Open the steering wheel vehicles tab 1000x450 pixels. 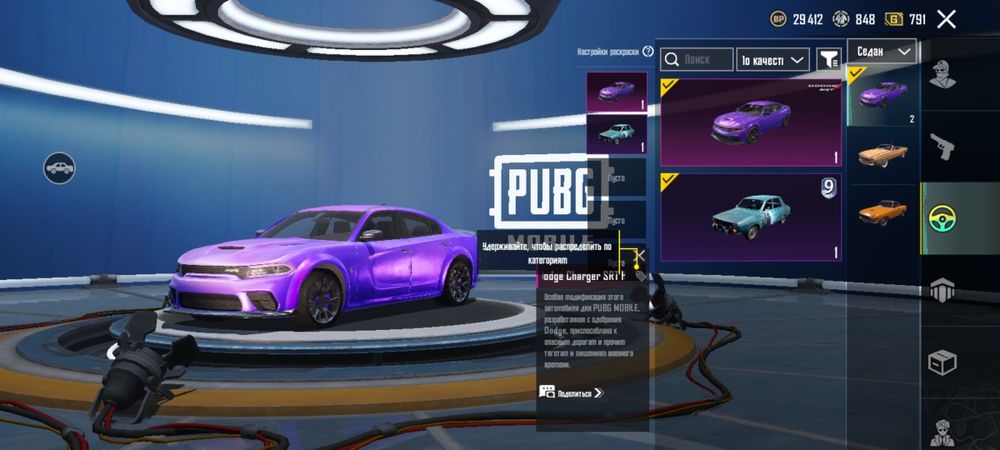pyautogui.click(x=941, y=218)
